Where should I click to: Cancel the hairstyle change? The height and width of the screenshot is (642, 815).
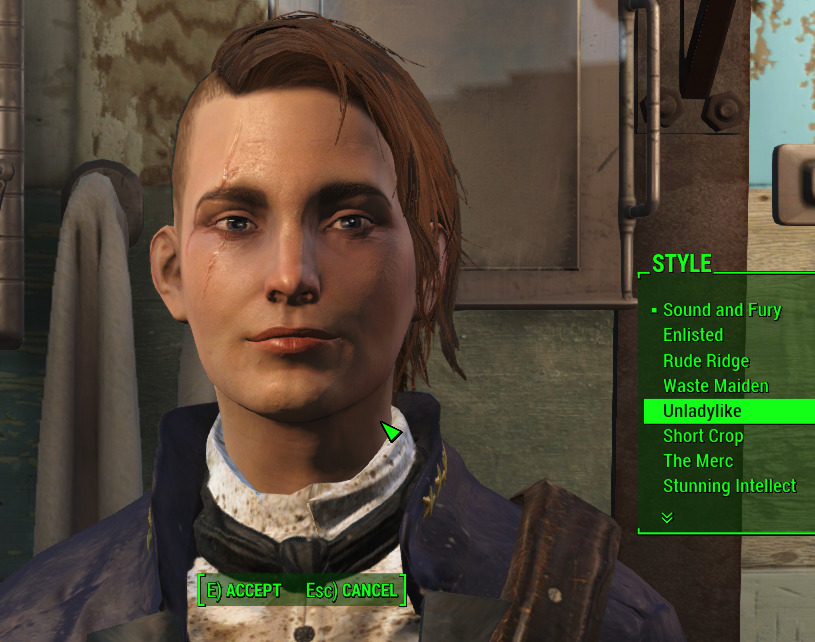(352, 591)
